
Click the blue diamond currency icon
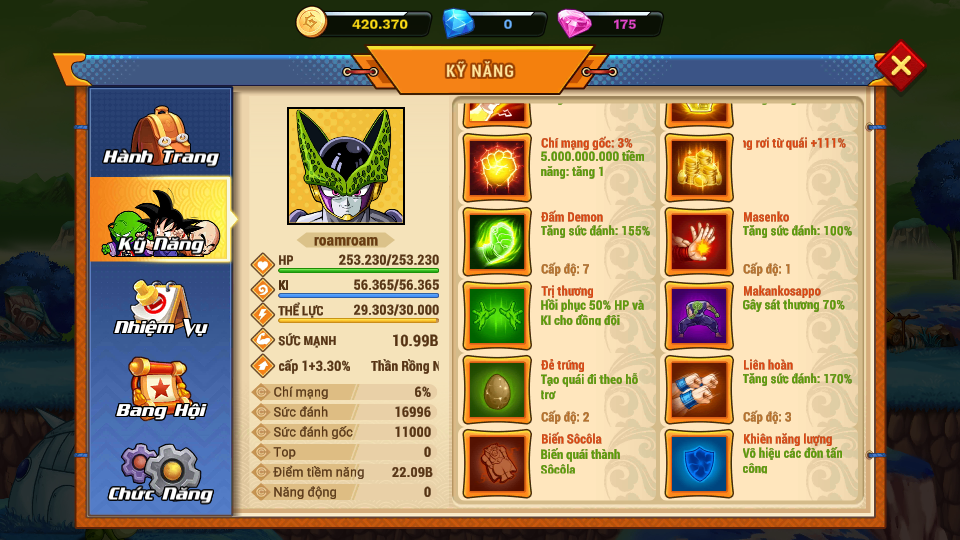tap(457, 22)
